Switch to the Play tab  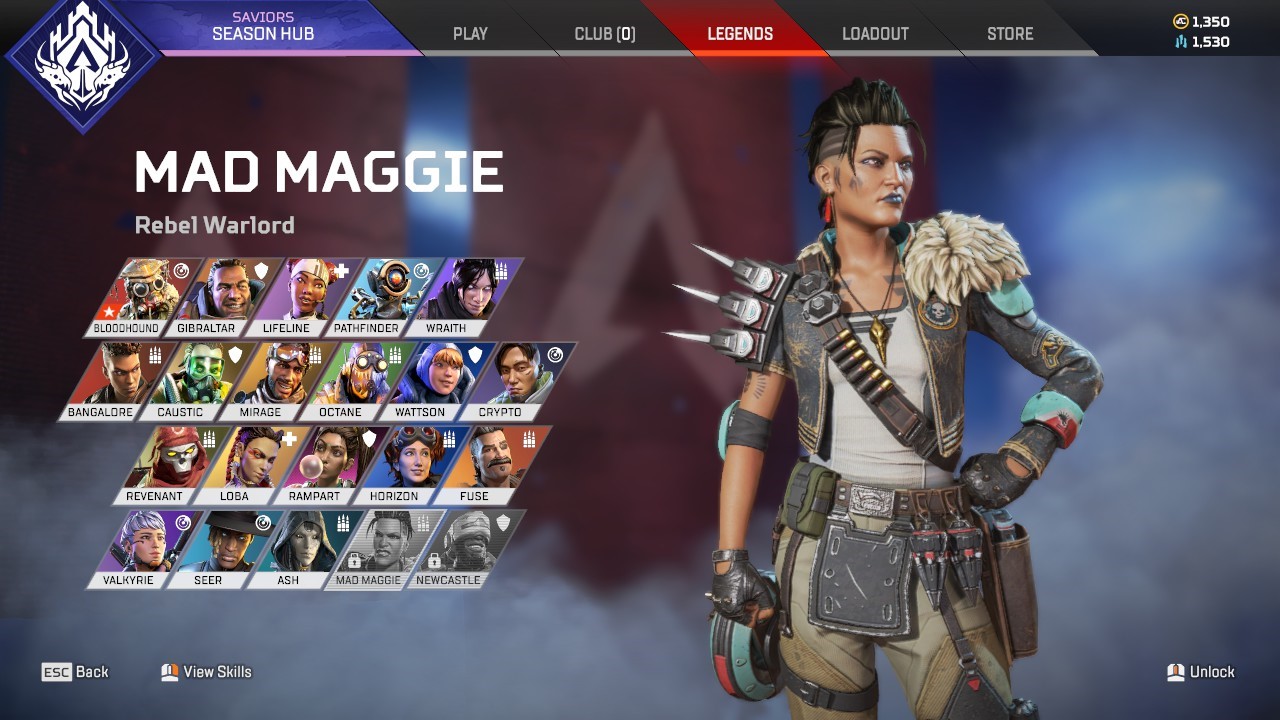tap(470, 34)
